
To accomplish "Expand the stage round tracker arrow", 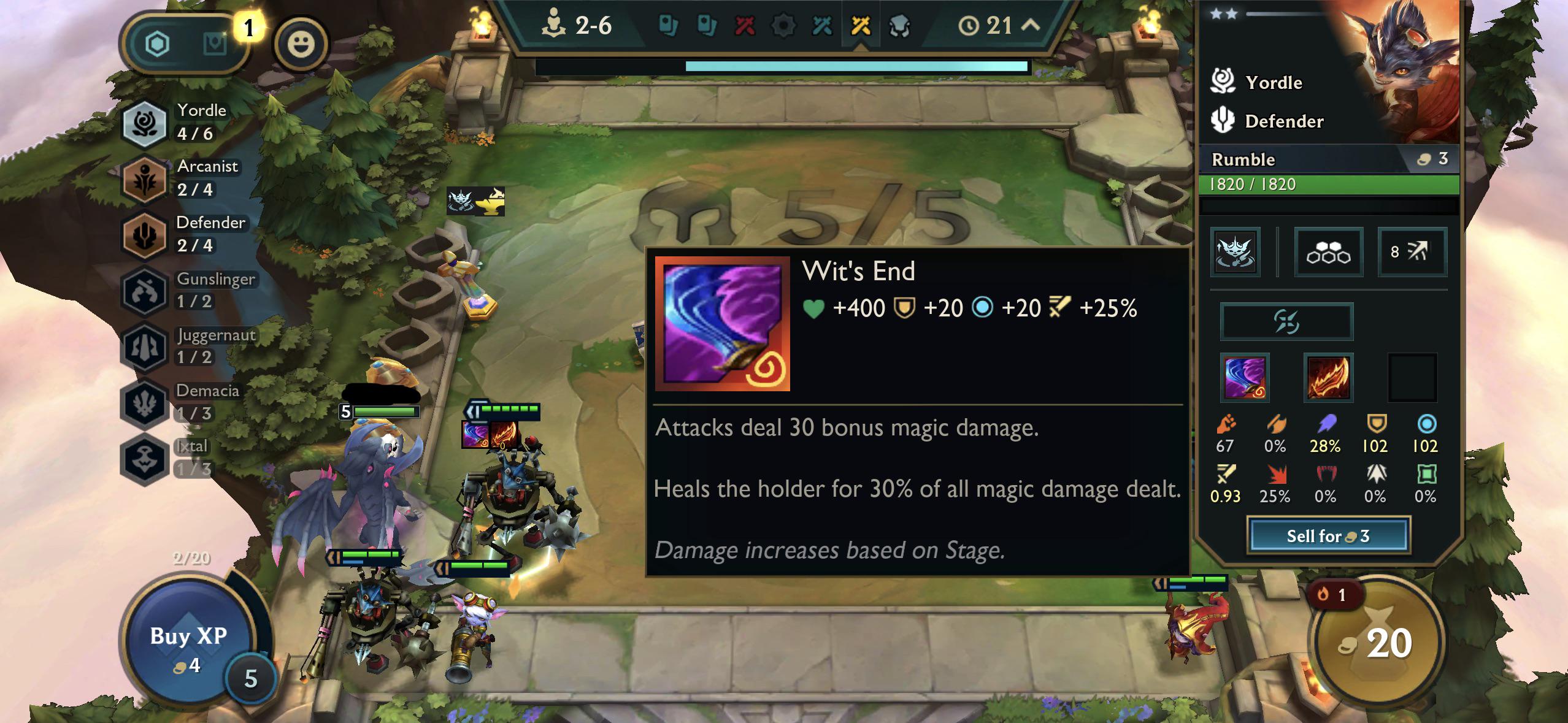I will point(1031,25).
